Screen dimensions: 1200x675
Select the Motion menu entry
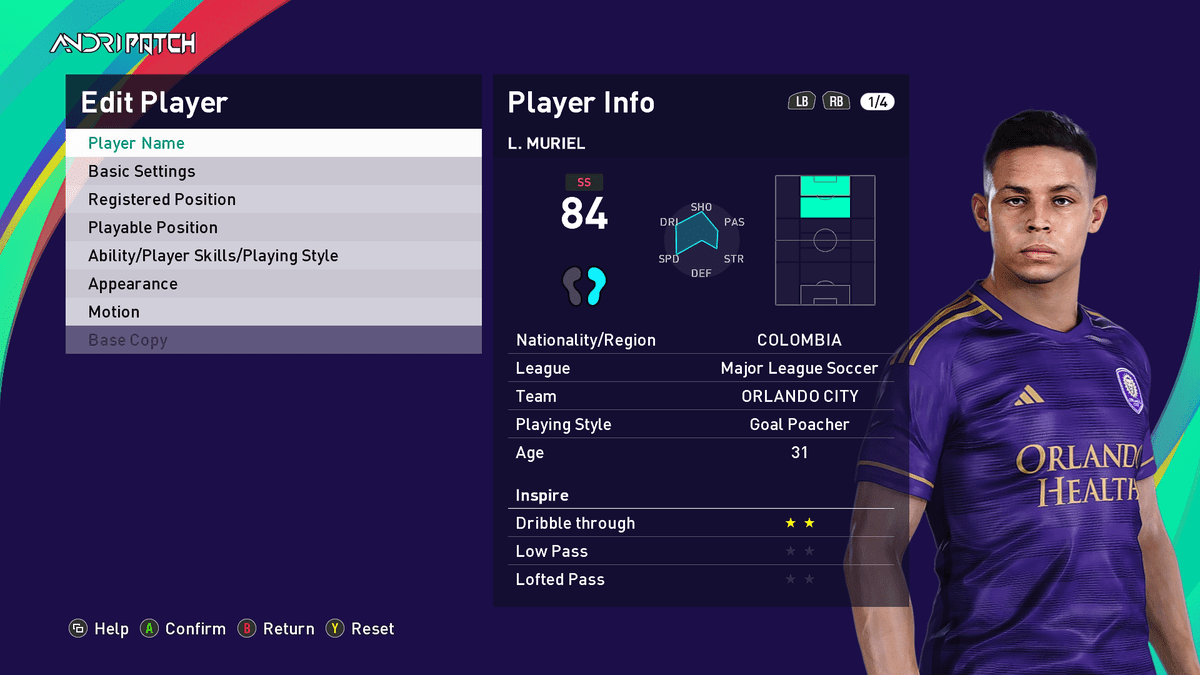[x=273, y=311]
